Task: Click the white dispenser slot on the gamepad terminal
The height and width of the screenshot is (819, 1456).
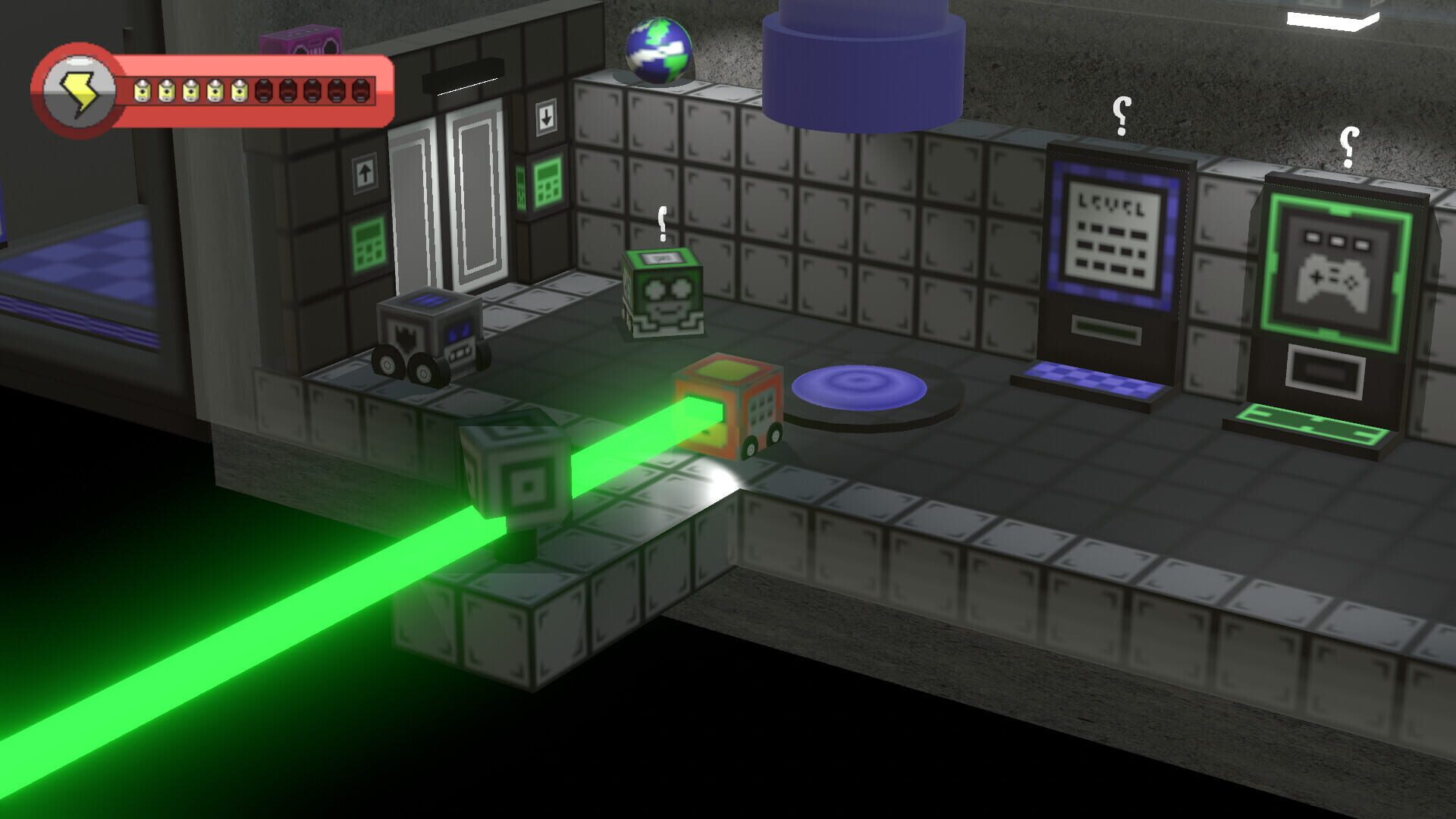Action: coord(1326,372)
